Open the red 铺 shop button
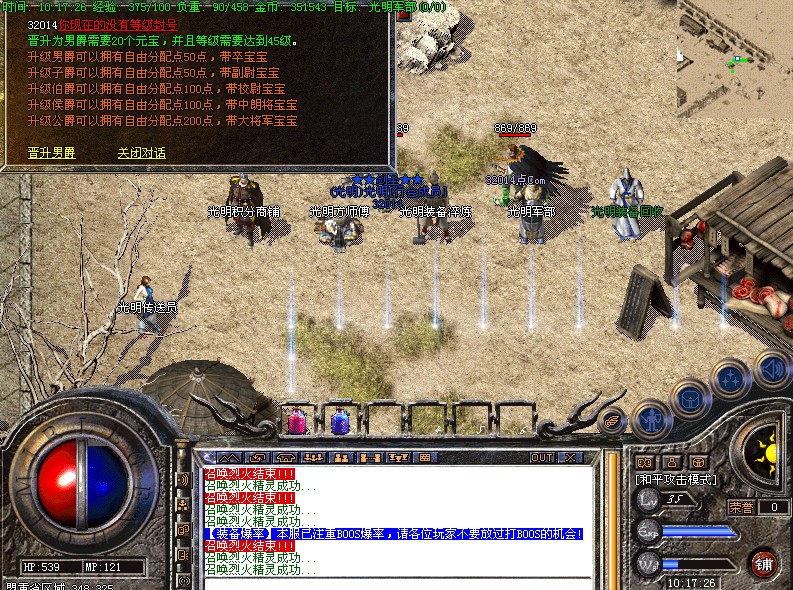The image size is (793, 590). click(765, 561)
